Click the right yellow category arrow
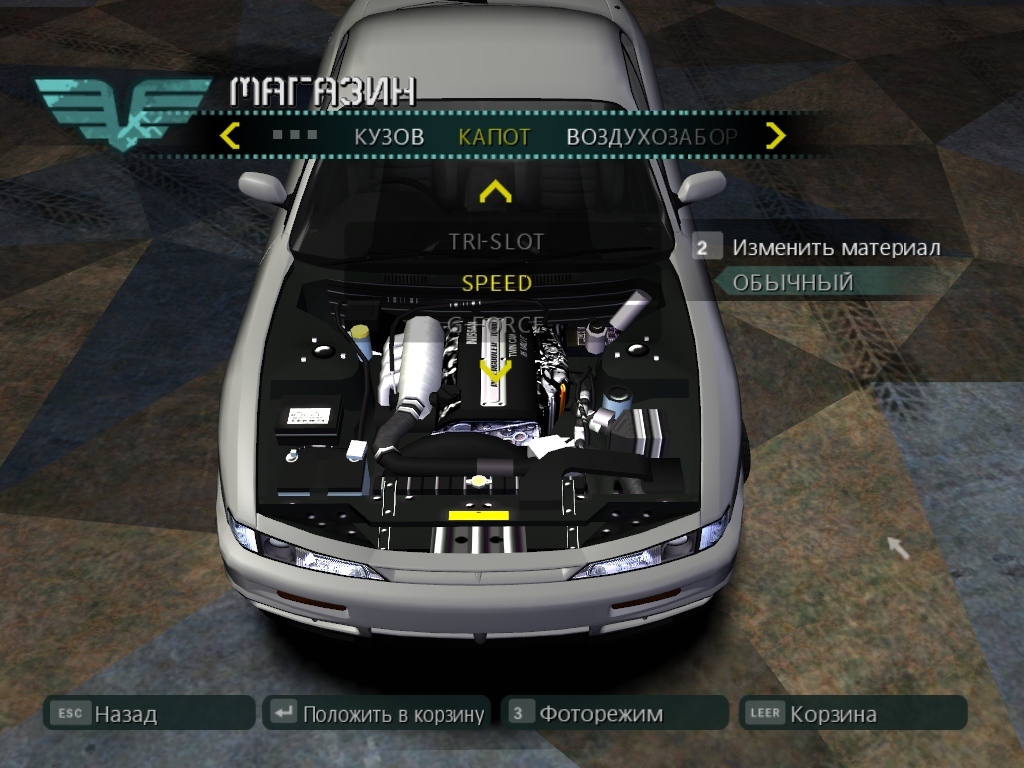Viewport: 1024px width, 768px height. (776, 136)
